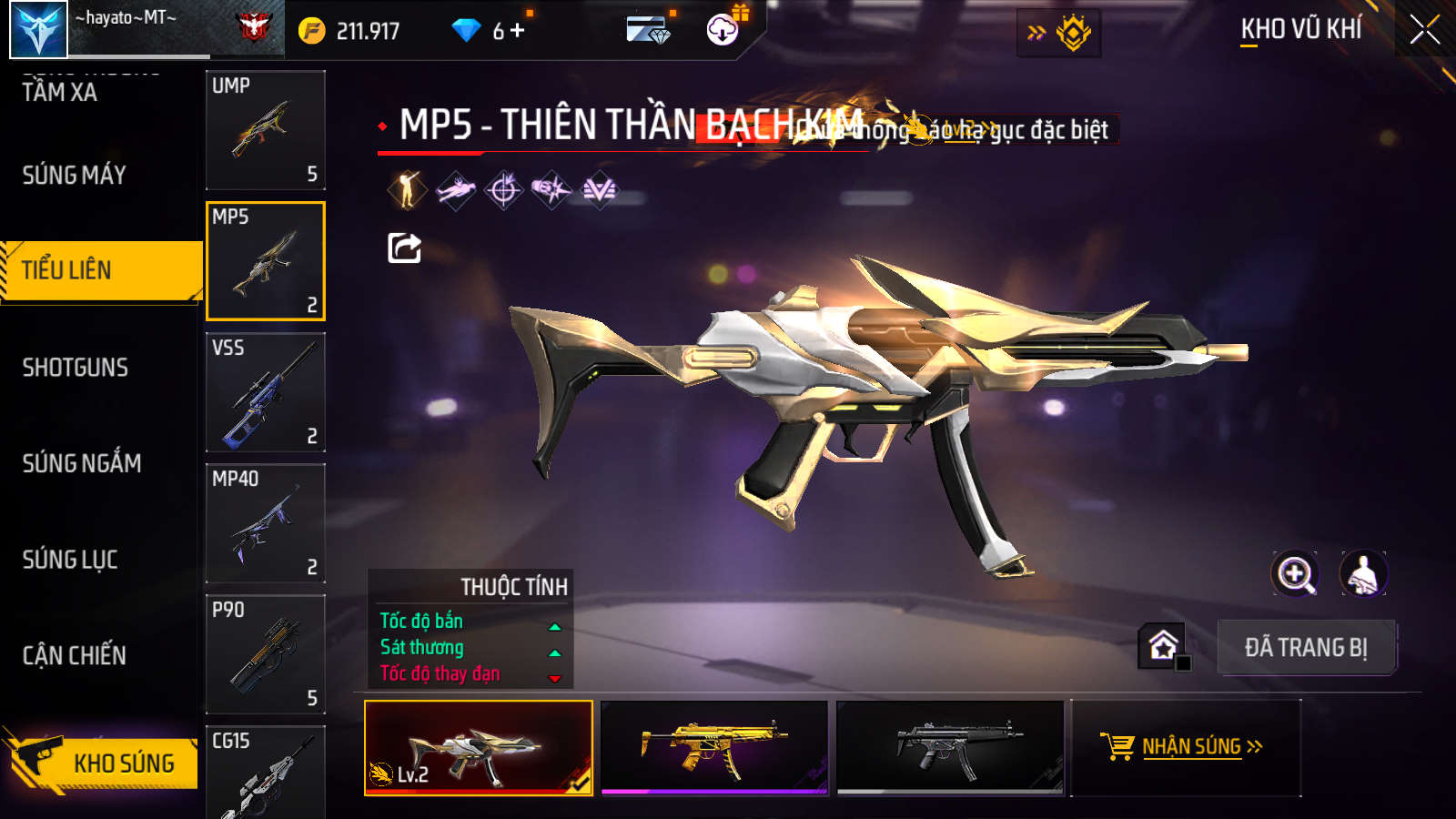The width and height of the screenshot is (1456, 819).
Task: Open the cloud download icon
Action: point(723,30)
